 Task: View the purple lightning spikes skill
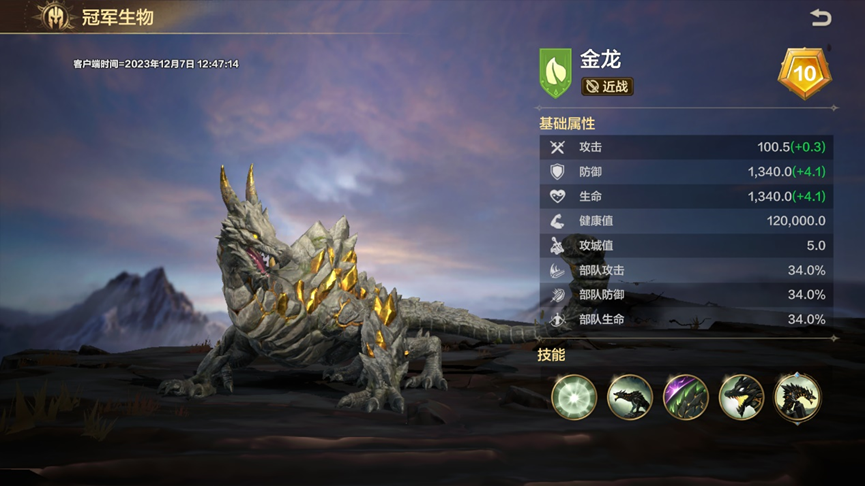(x=686, y=397)
